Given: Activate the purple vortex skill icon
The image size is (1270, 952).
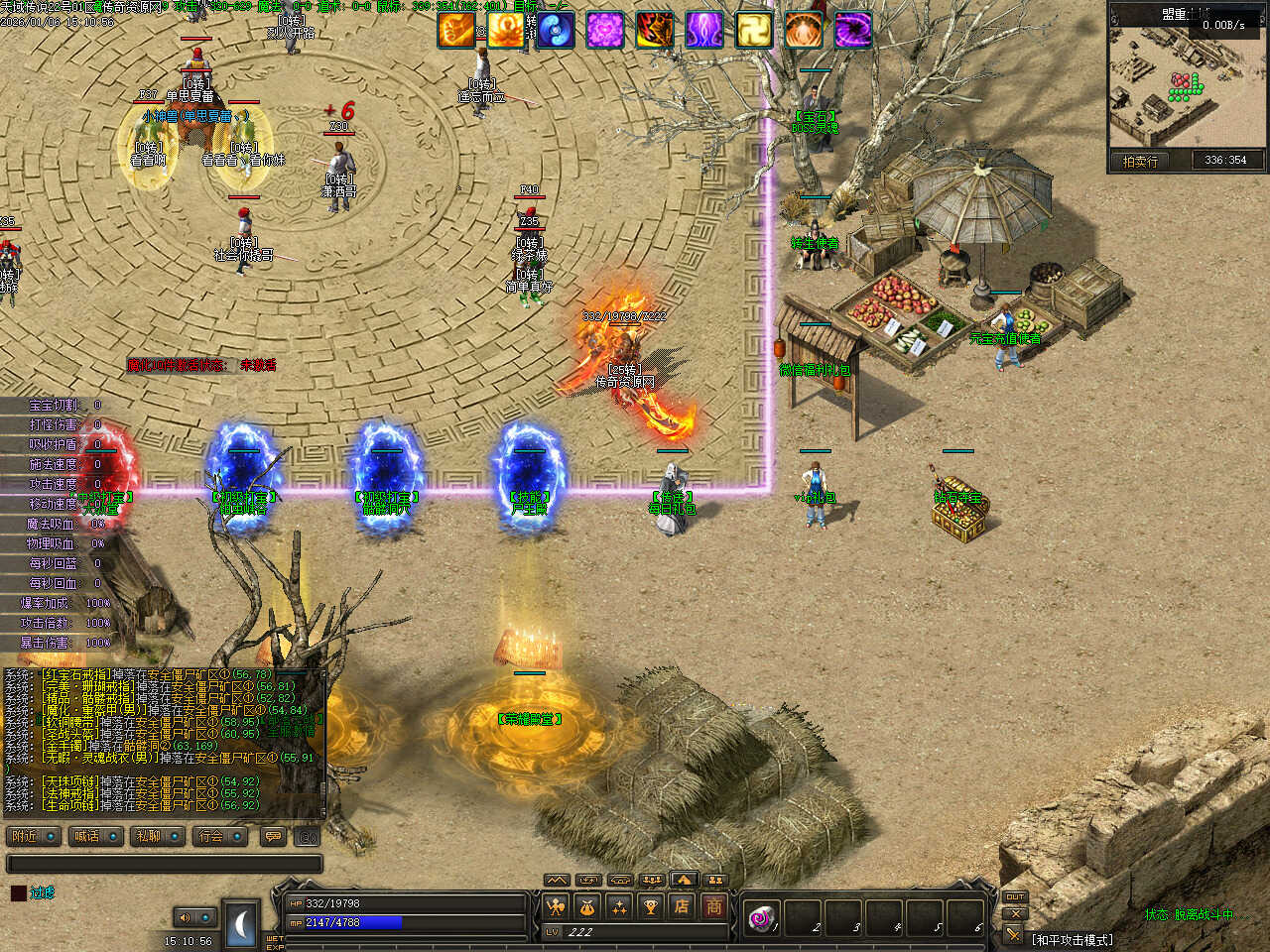Looking at the screenshot, I should 852,30.
